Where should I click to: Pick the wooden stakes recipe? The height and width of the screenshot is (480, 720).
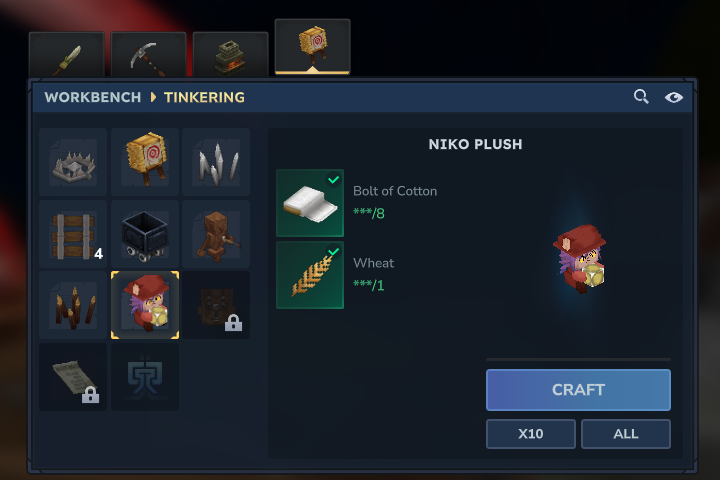[73, 305]
